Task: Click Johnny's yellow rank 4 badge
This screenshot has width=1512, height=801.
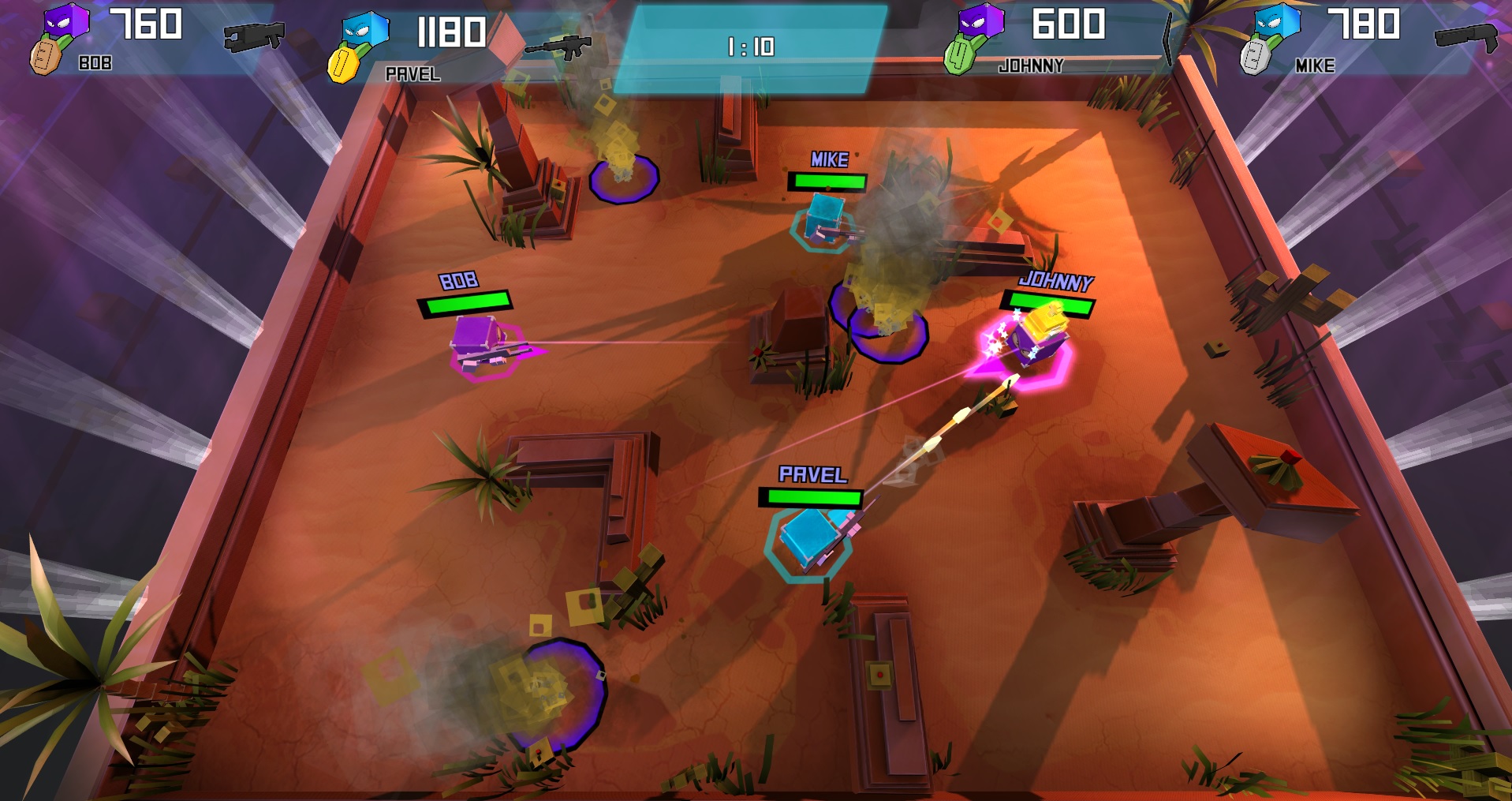Action: coord(961,55)
